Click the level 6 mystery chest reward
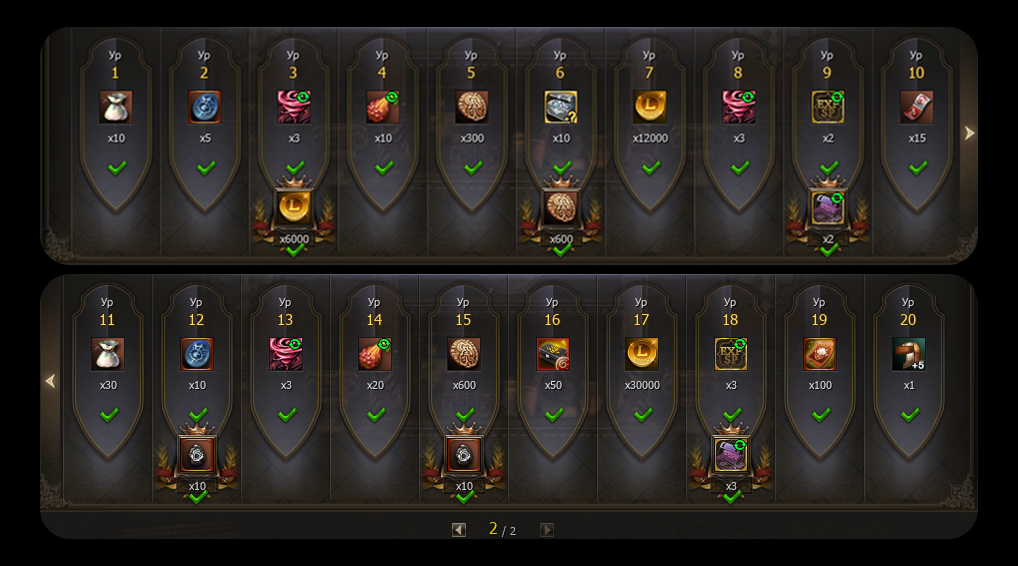1018x566 pixels. [x=560, y=107]
